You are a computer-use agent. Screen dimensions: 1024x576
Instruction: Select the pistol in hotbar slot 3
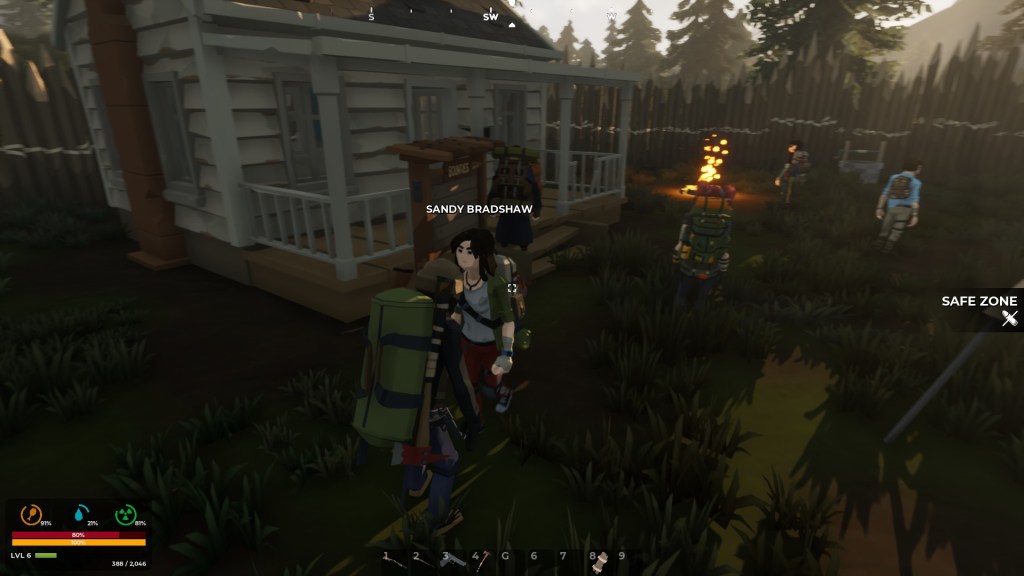[454, 559]
